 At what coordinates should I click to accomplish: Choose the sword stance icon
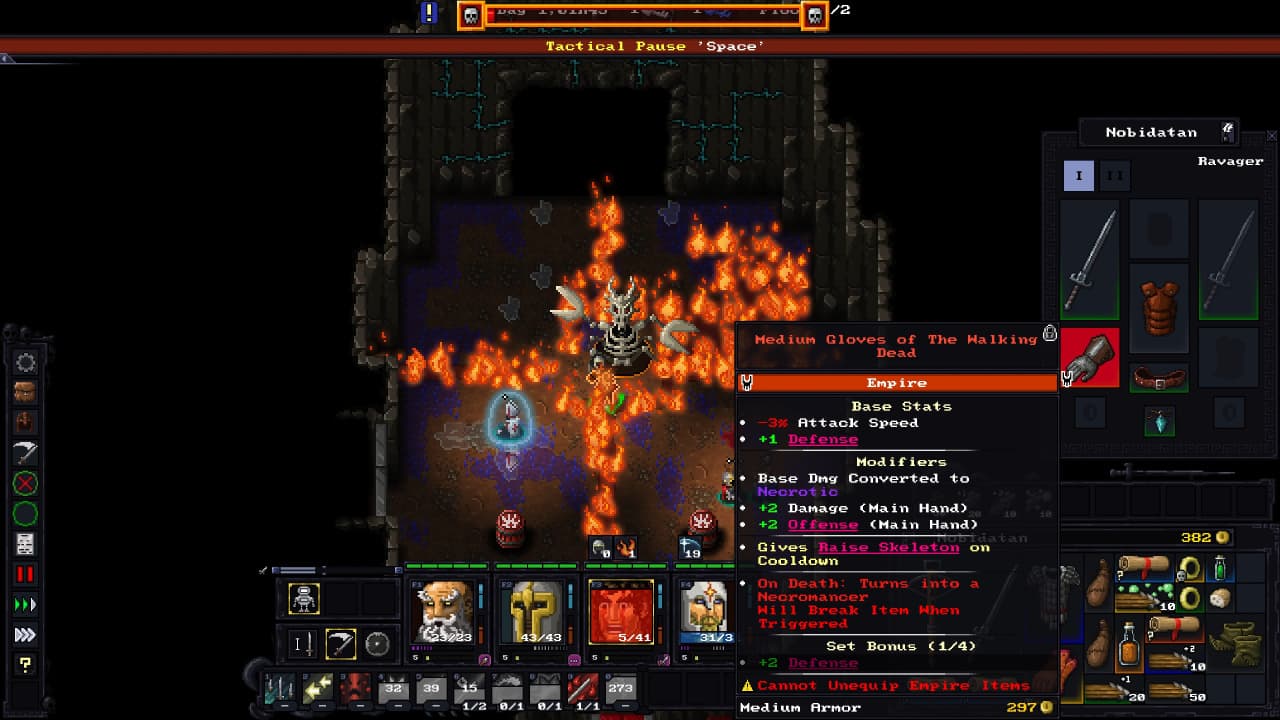[303, 644]
